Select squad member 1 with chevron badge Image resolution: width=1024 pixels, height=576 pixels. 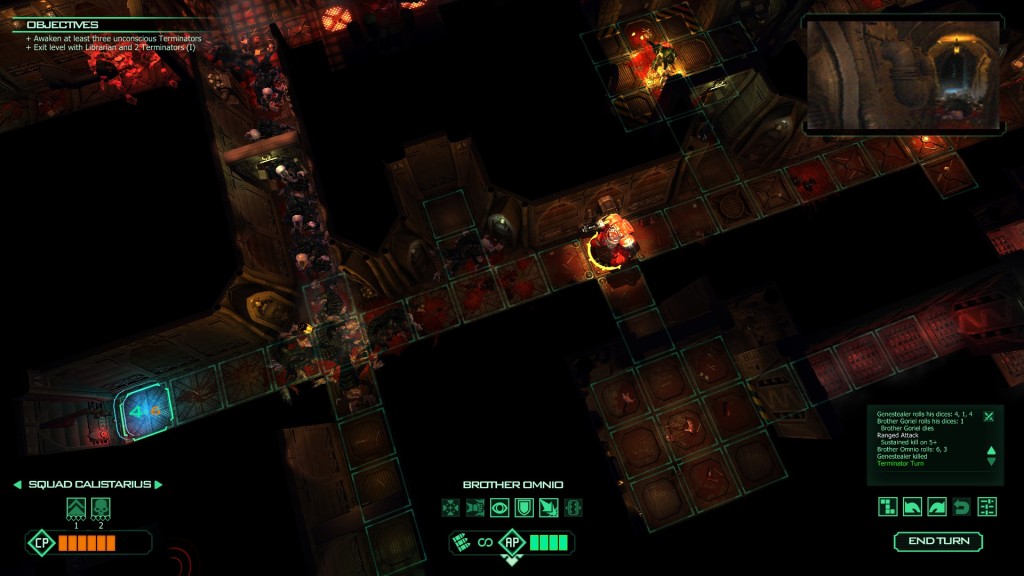point(76,508)
